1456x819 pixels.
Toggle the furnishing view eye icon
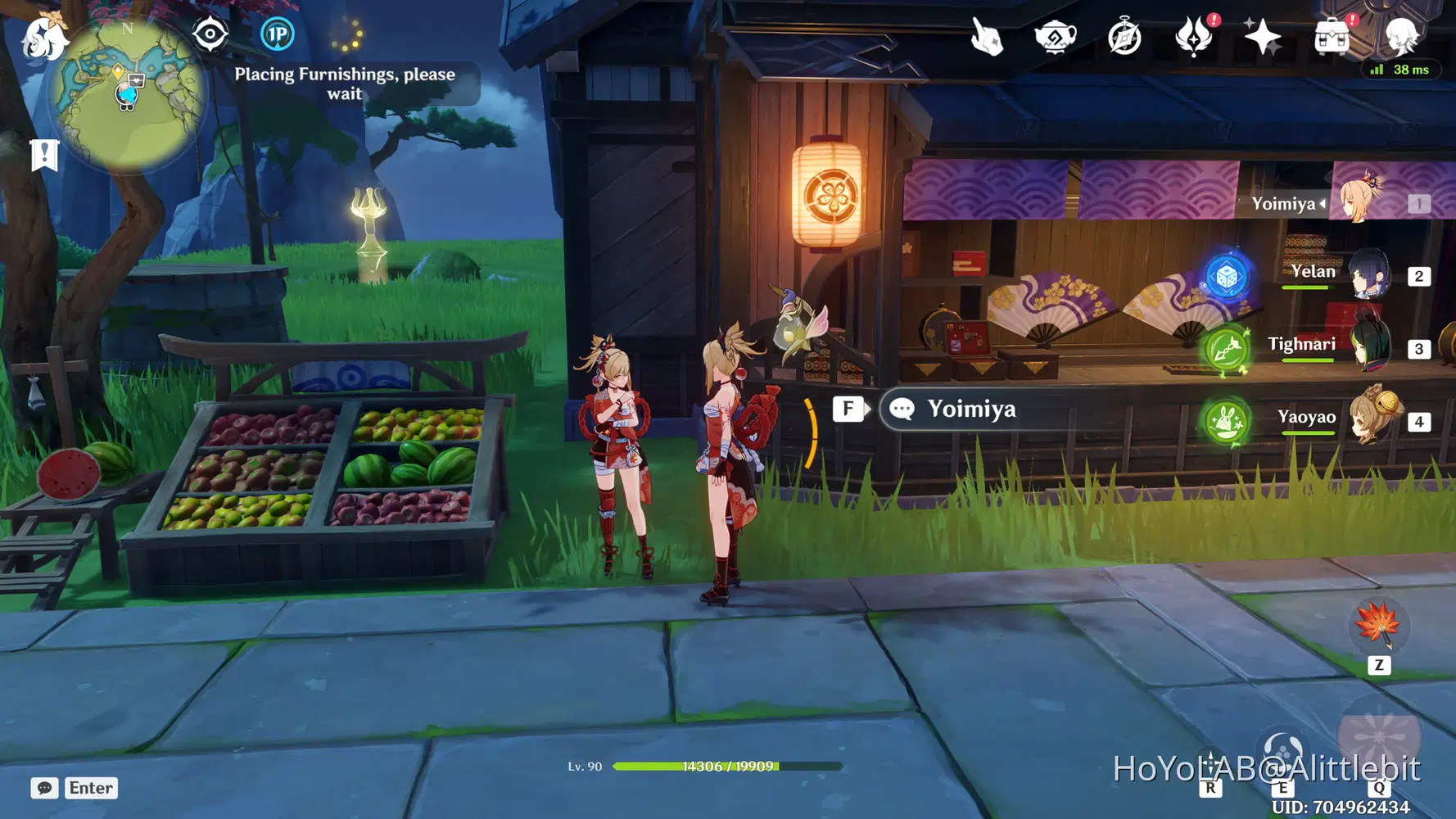210,34
